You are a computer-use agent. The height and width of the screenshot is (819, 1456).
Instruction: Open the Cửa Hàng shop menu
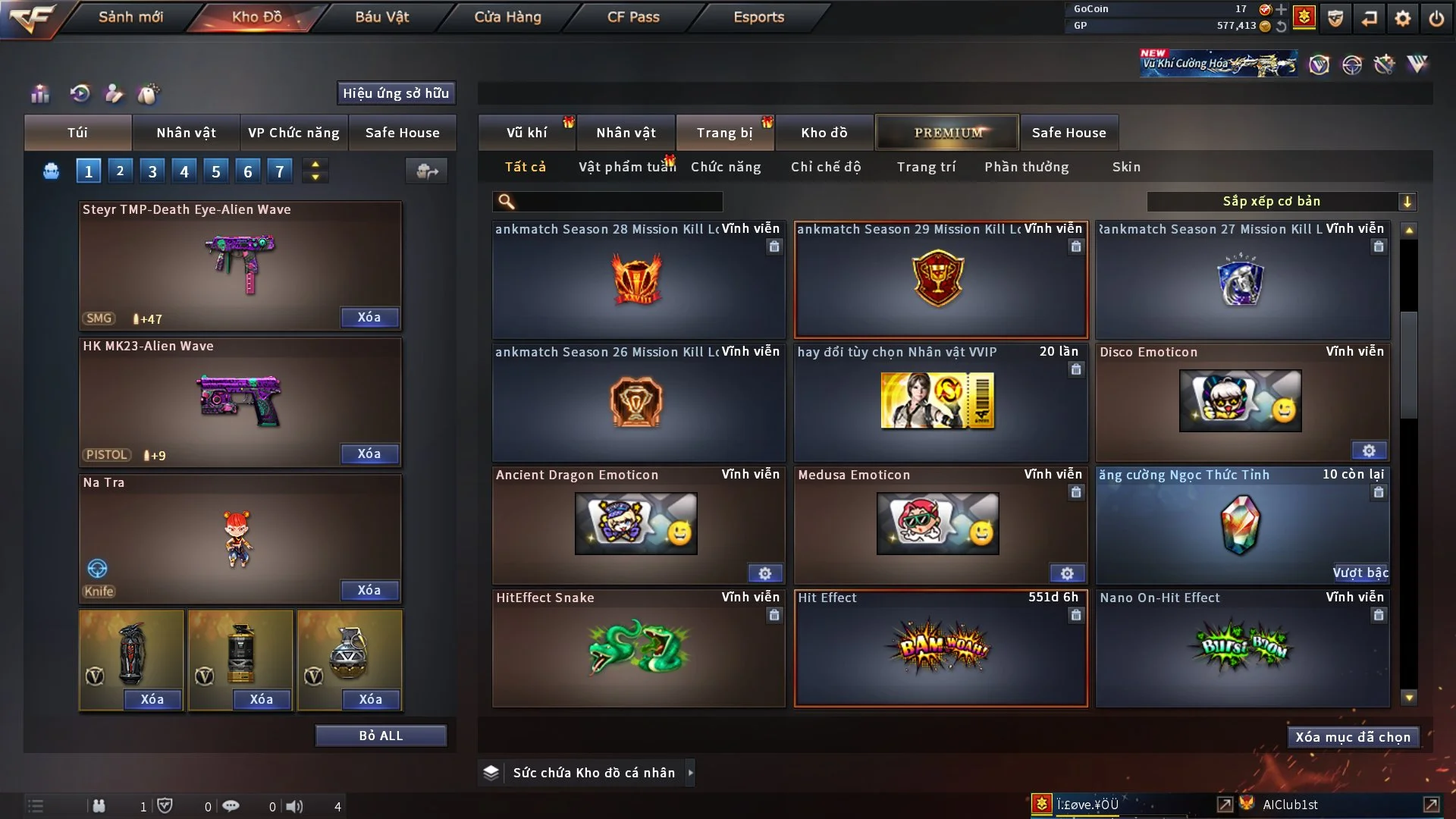click(507, 17)
